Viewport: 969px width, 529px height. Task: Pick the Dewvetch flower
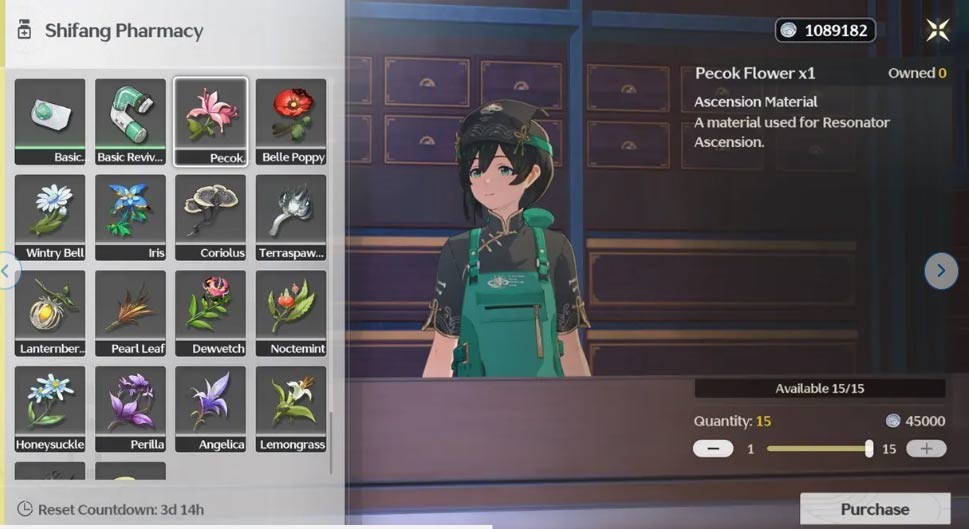pyautogui.click(x=211, y=313)
